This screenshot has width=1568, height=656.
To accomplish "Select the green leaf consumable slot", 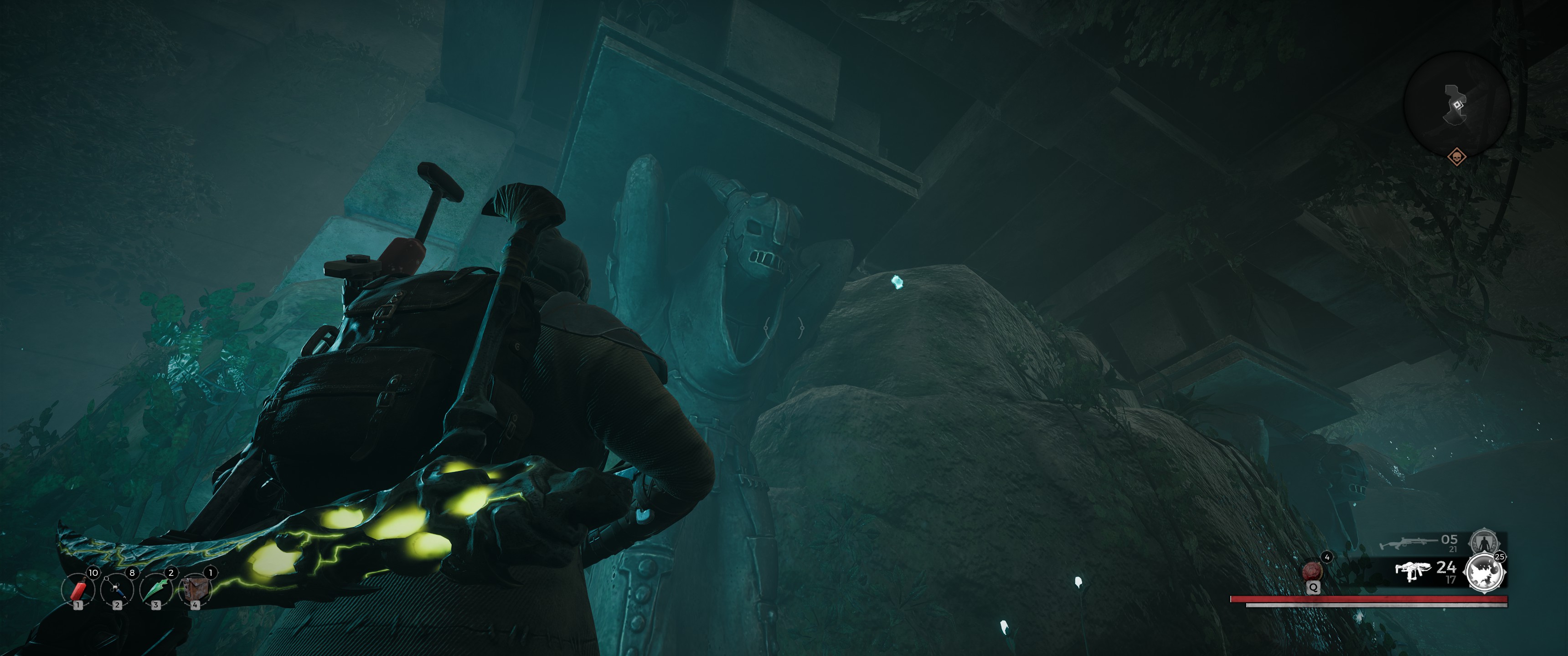I will [x=156, y=589].
